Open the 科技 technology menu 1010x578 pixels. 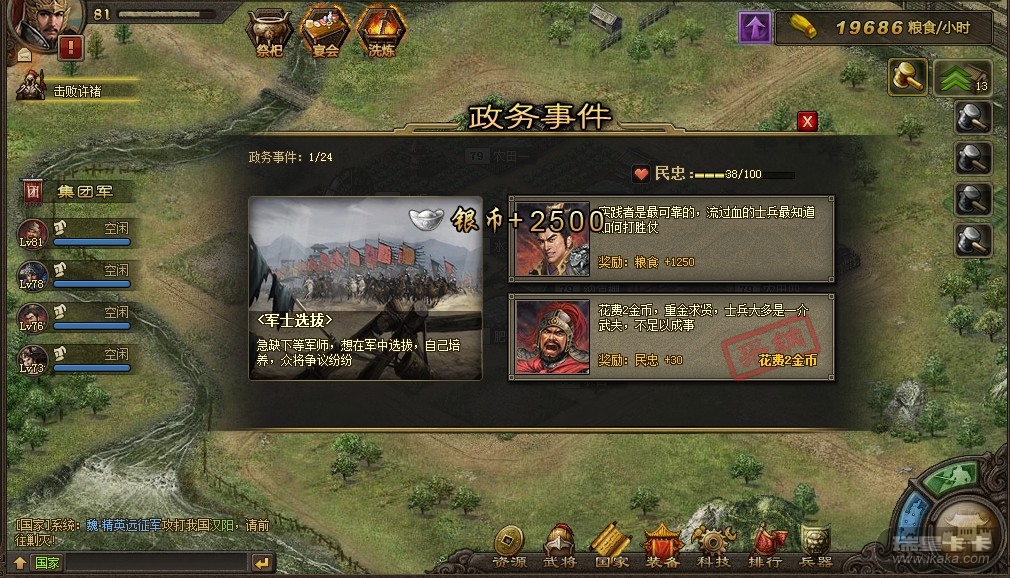pos(714,546)
